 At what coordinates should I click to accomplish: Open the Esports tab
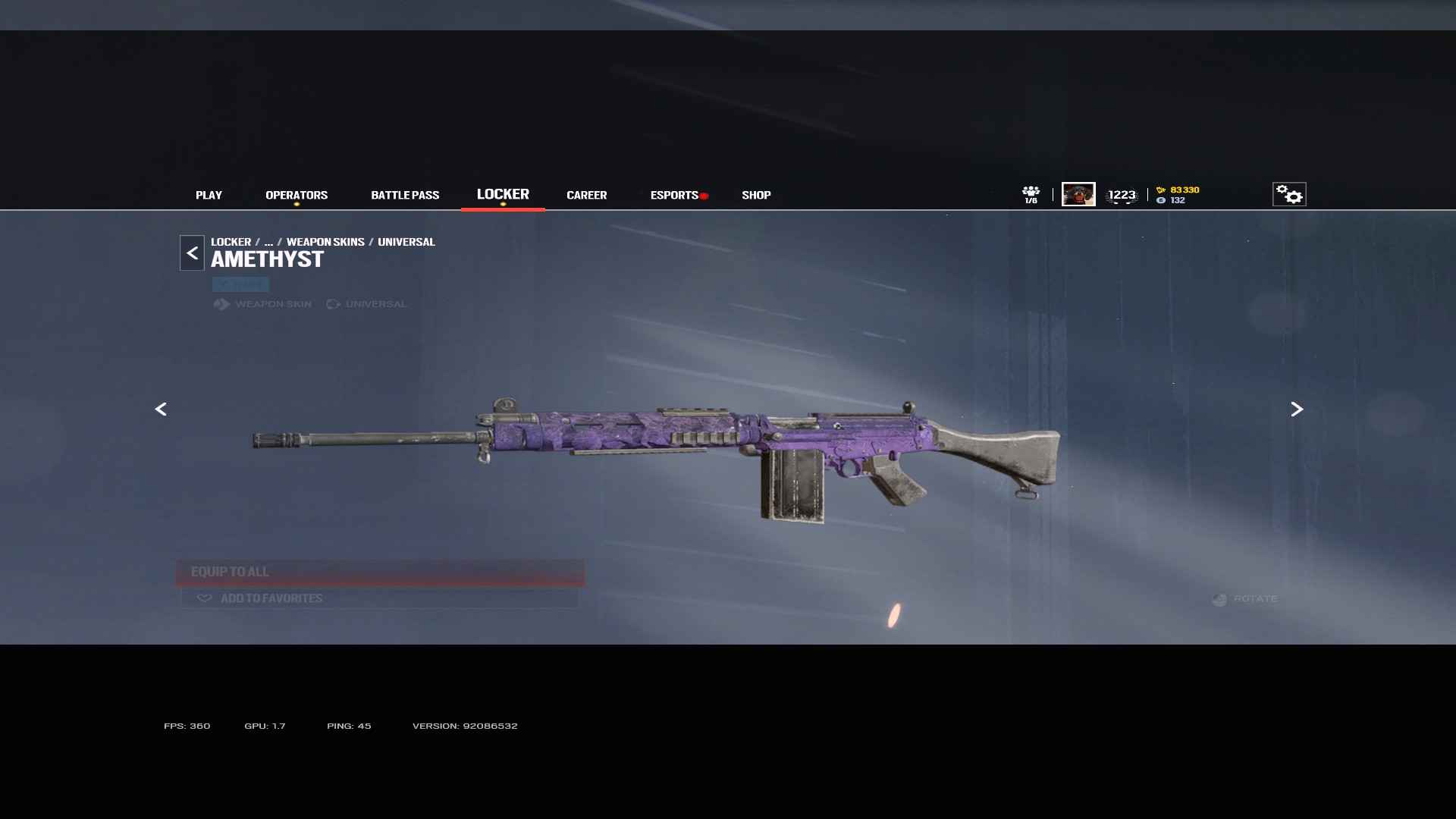(x=674, y=195)
